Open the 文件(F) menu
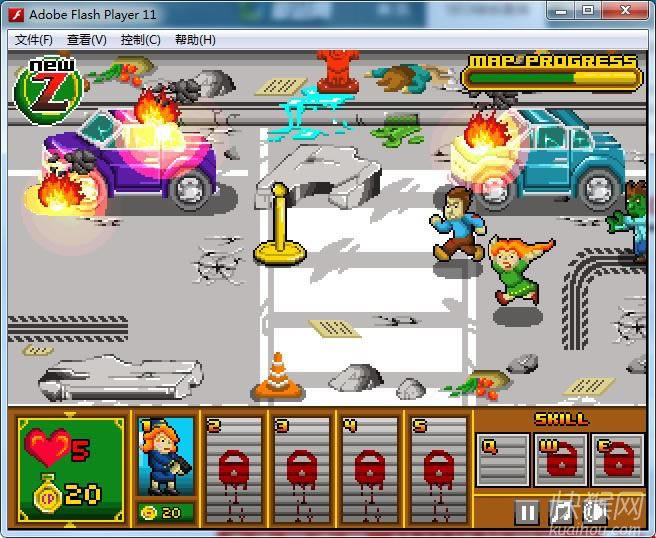656x538 pixels. tap(34, 40)
